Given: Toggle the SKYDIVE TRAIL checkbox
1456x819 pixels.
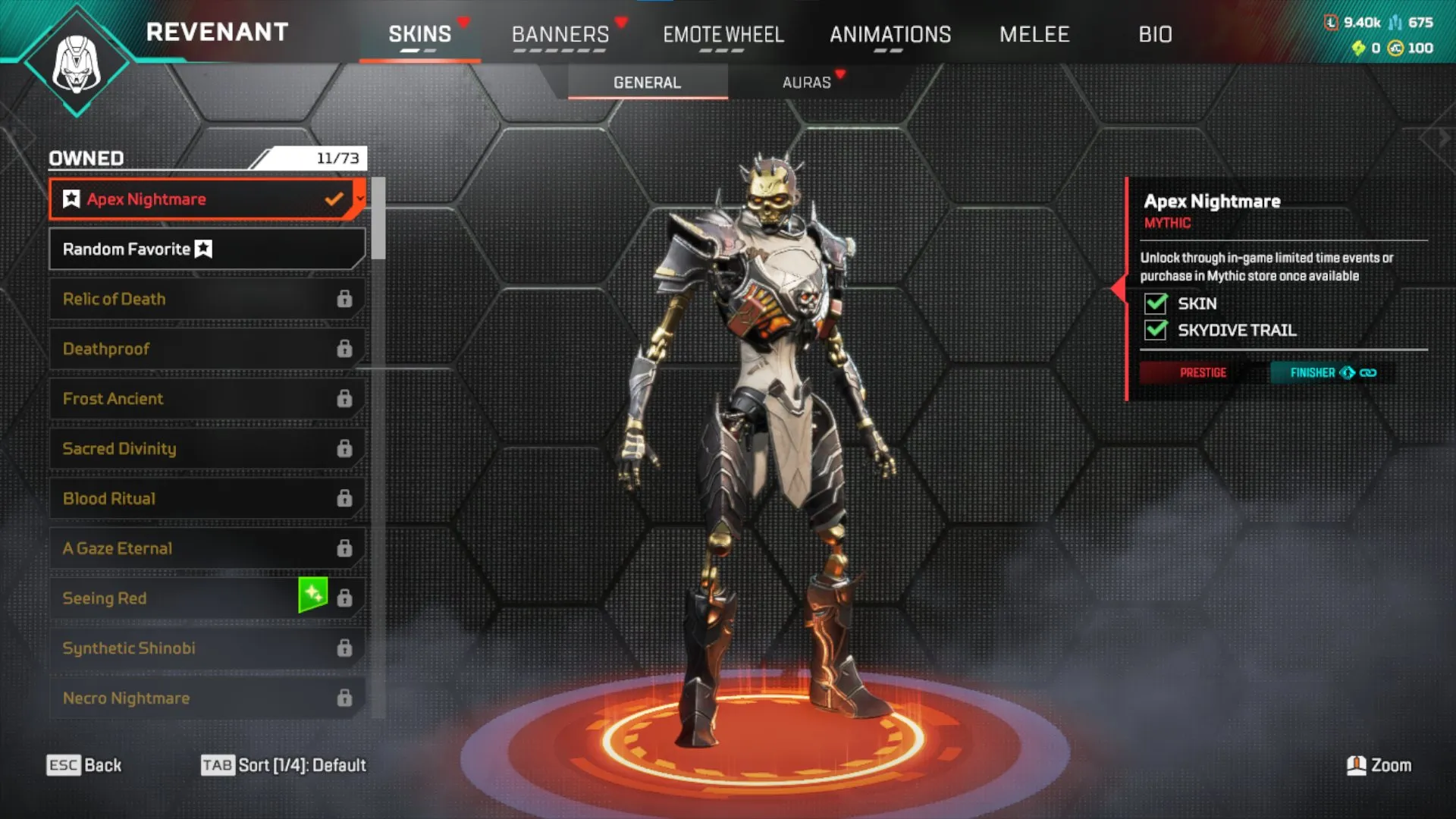Looking at the screenshot, I should [1155, 331].
